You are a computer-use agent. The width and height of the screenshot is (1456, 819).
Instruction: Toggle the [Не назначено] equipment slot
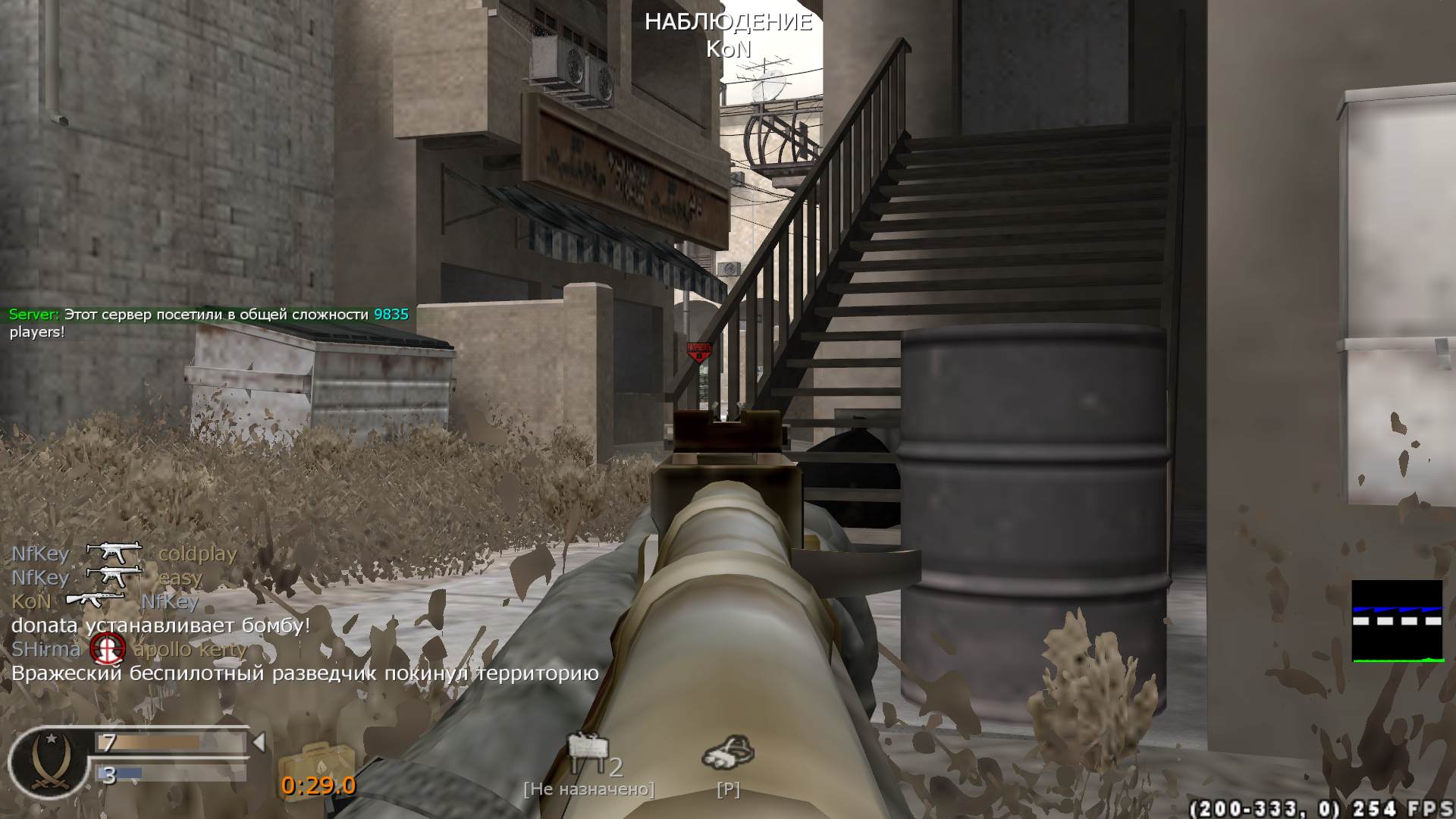tap(590, 789)
